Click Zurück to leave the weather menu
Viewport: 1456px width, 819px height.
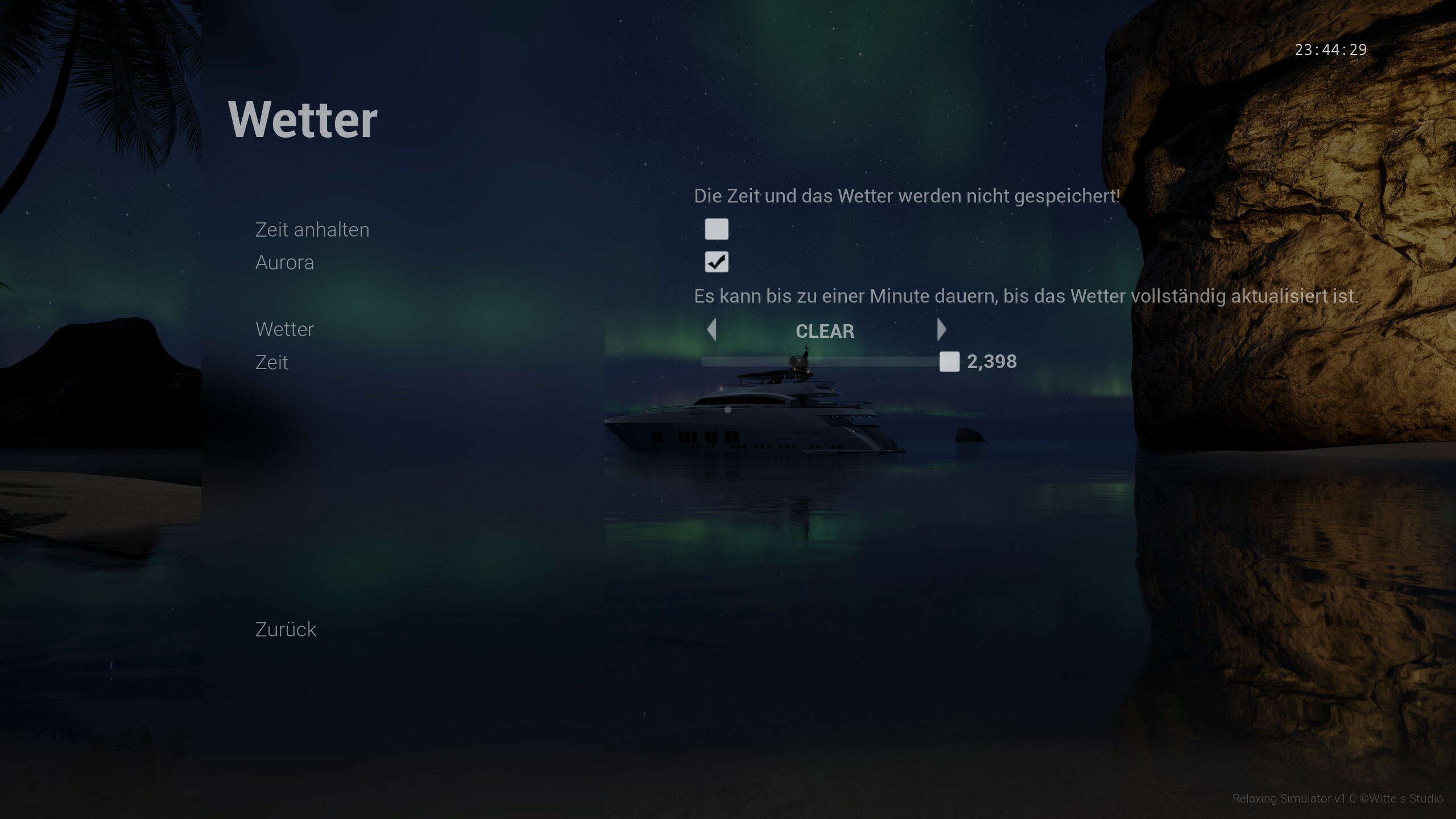point(286,629)
